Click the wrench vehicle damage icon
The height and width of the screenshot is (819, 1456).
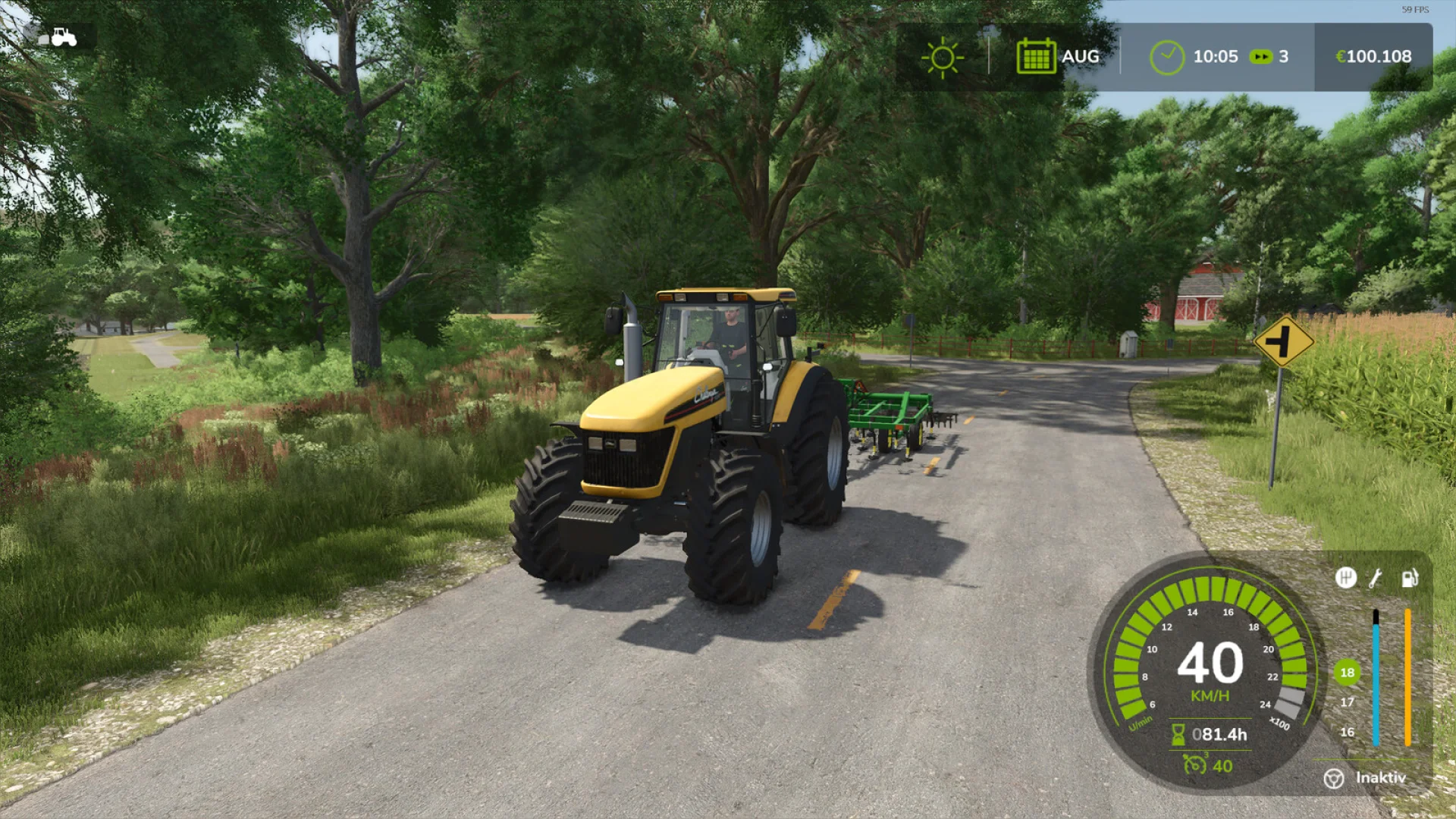(1375, 578)
